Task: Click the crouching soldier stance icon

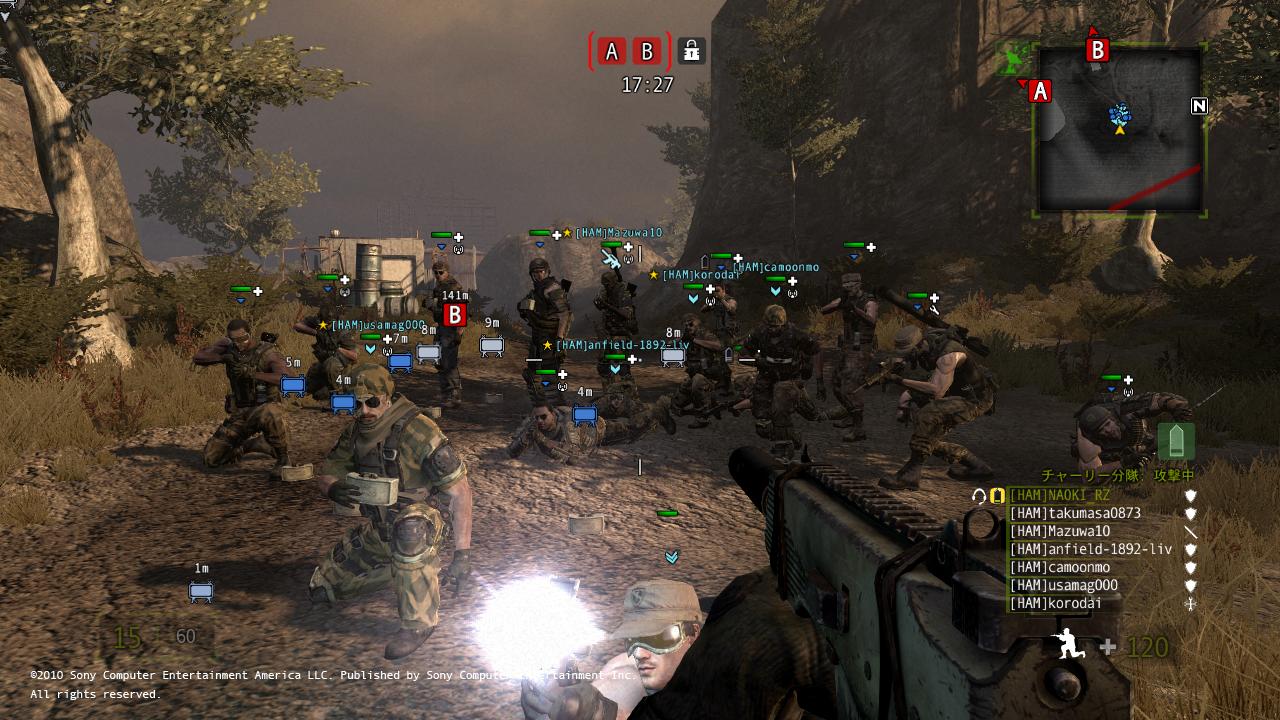Action: [1070, 645]
